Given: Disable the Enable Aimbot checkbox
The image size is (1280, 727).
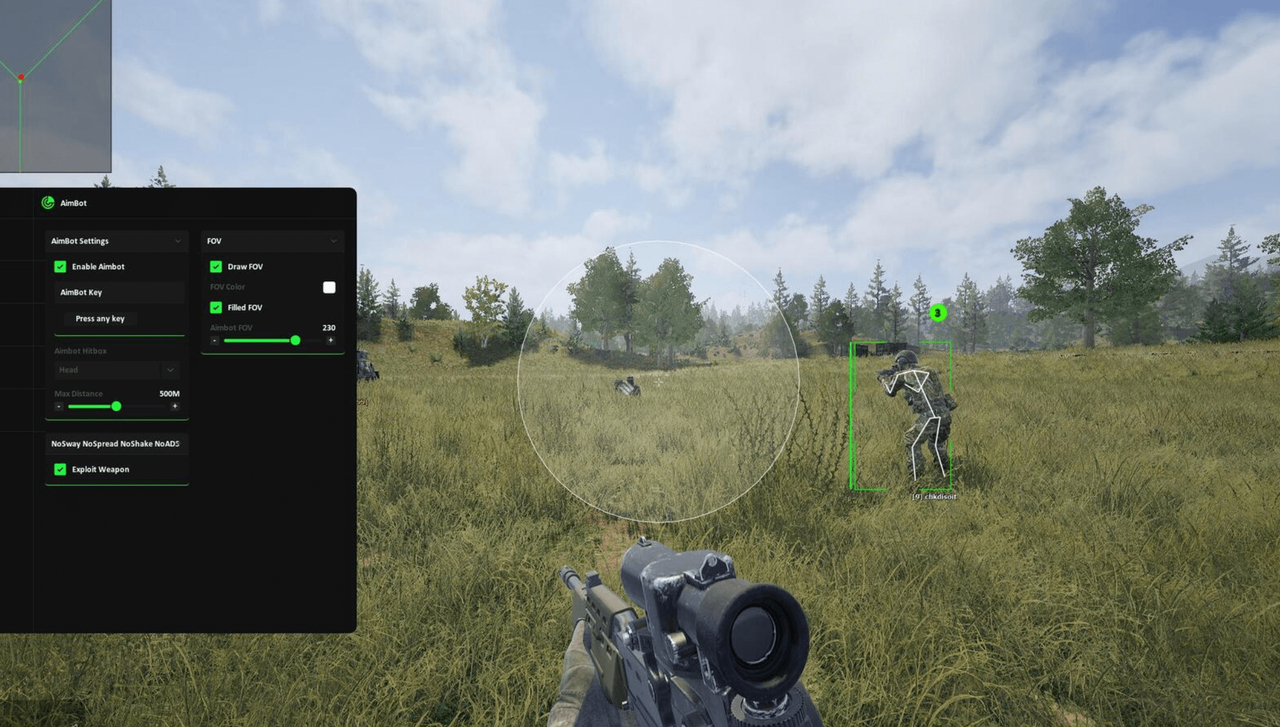Looking at the screenshot, I should click(61, 266).
